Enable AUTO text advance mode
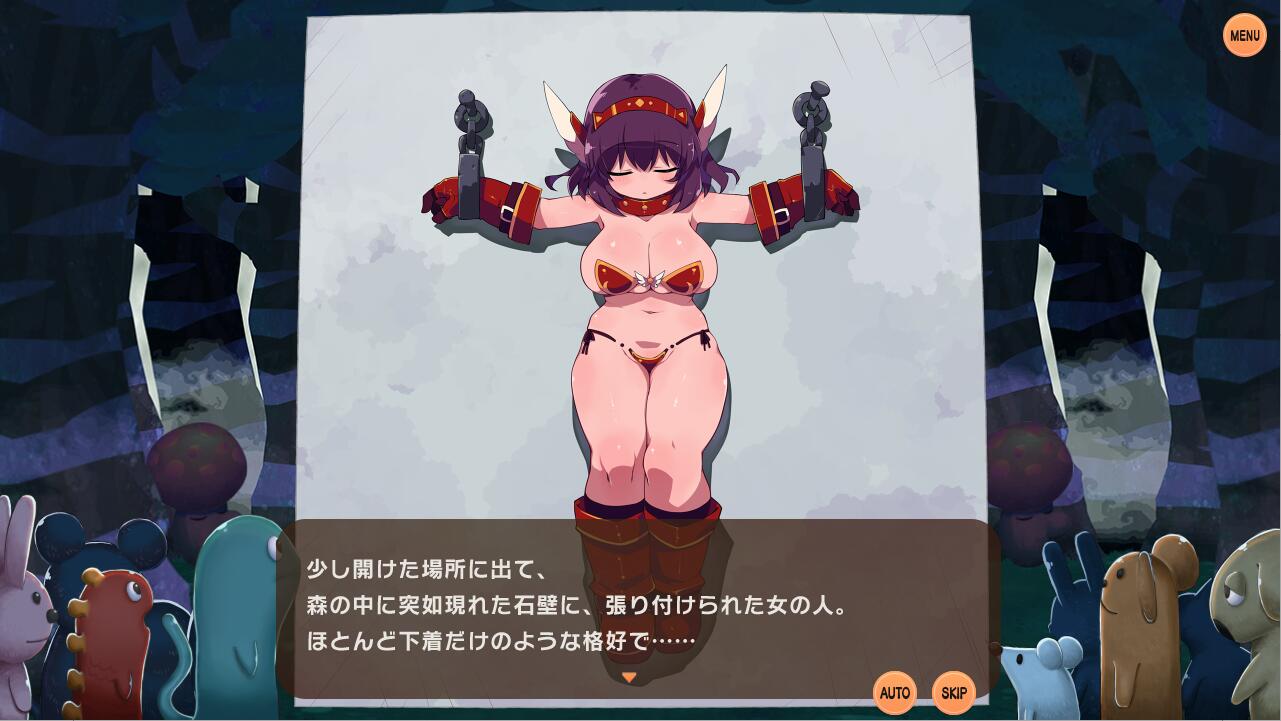Image resolution: width=1281 pixels, height=721 pixels. coord(895,692)
